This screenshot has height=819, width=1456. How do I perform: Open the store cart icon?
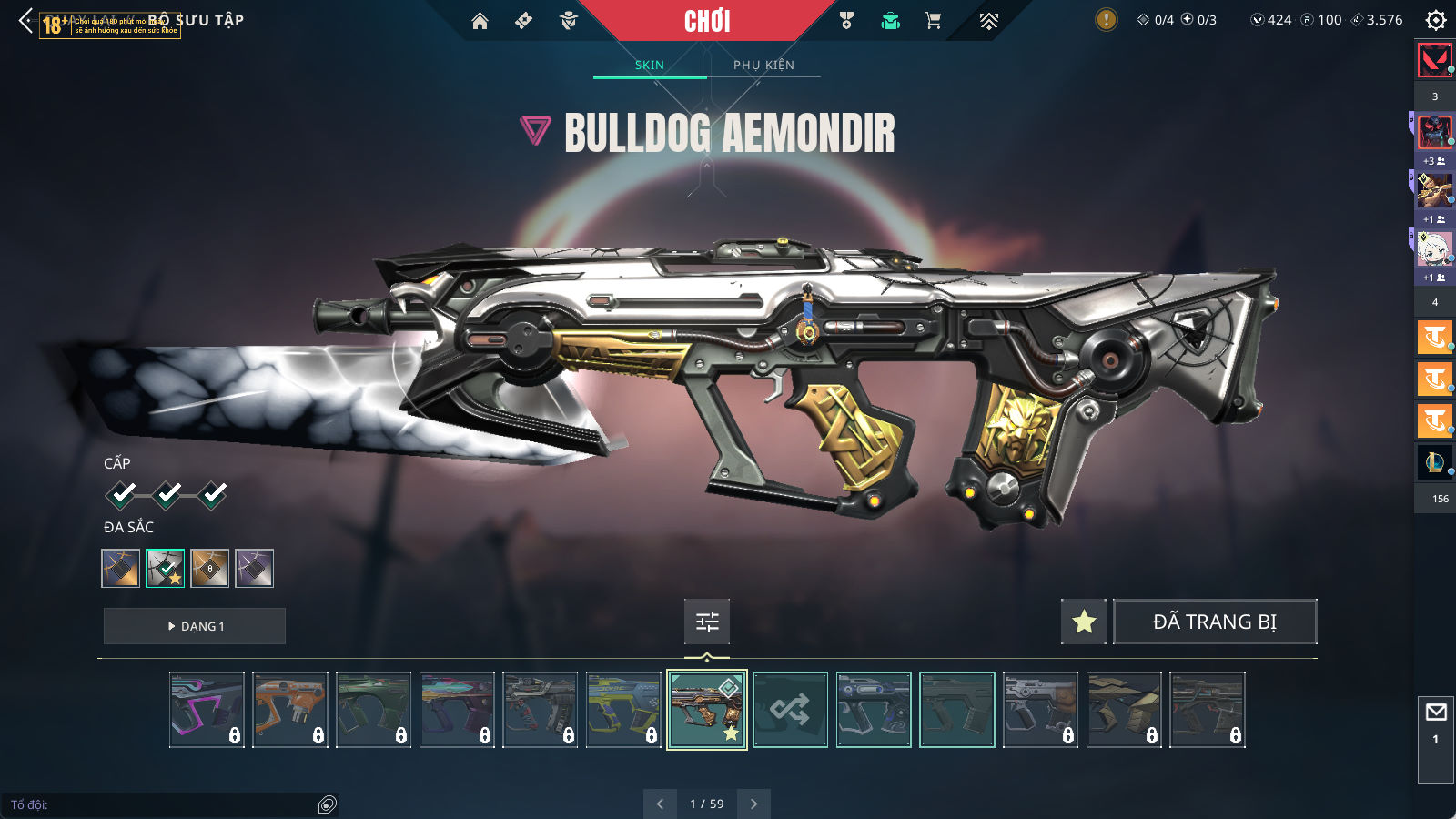[x=933, y=21]
